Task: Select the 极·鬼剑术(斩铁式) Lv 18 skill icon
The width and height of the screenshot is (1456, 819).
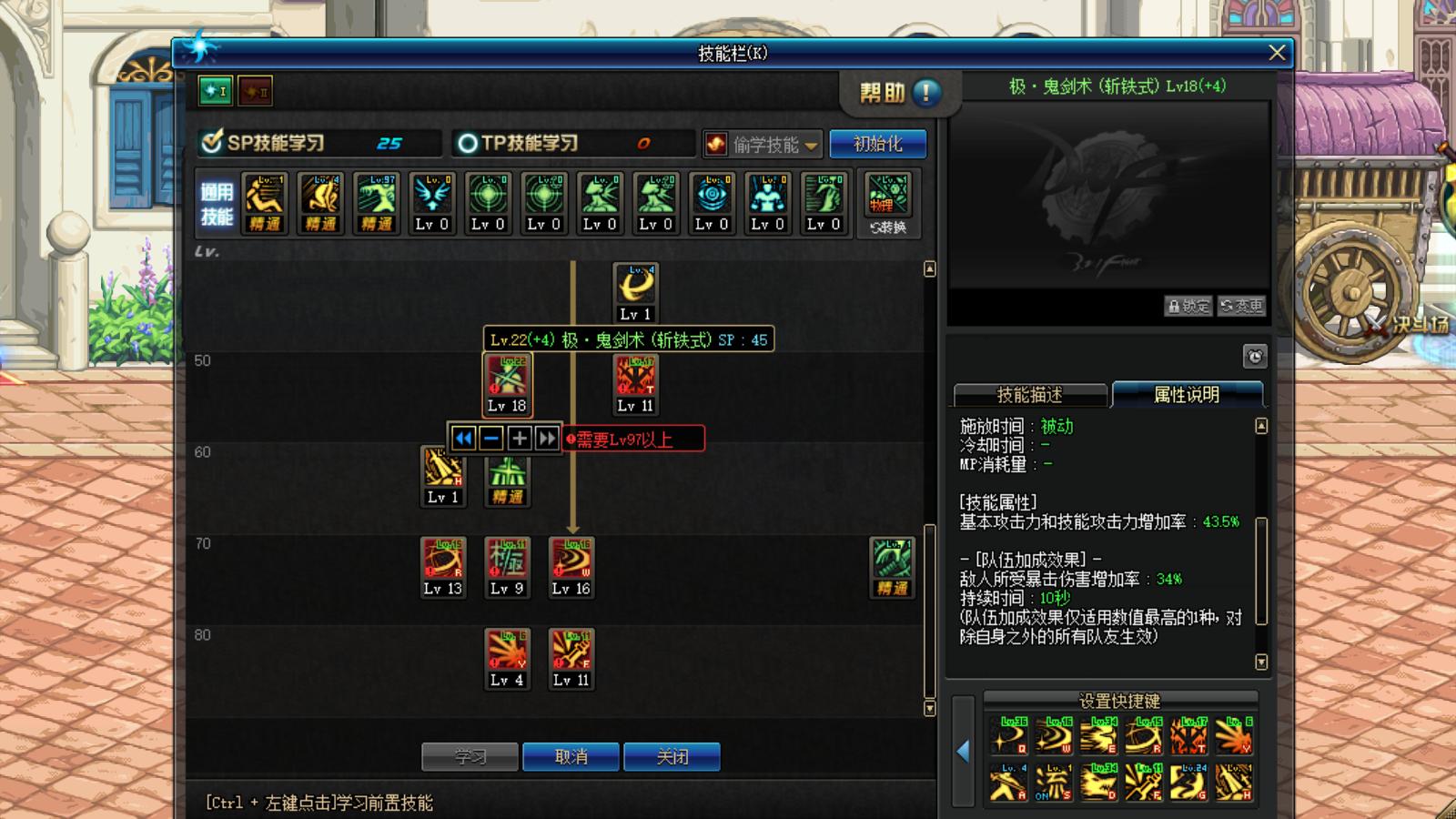Action: click(x=506, y=382)
